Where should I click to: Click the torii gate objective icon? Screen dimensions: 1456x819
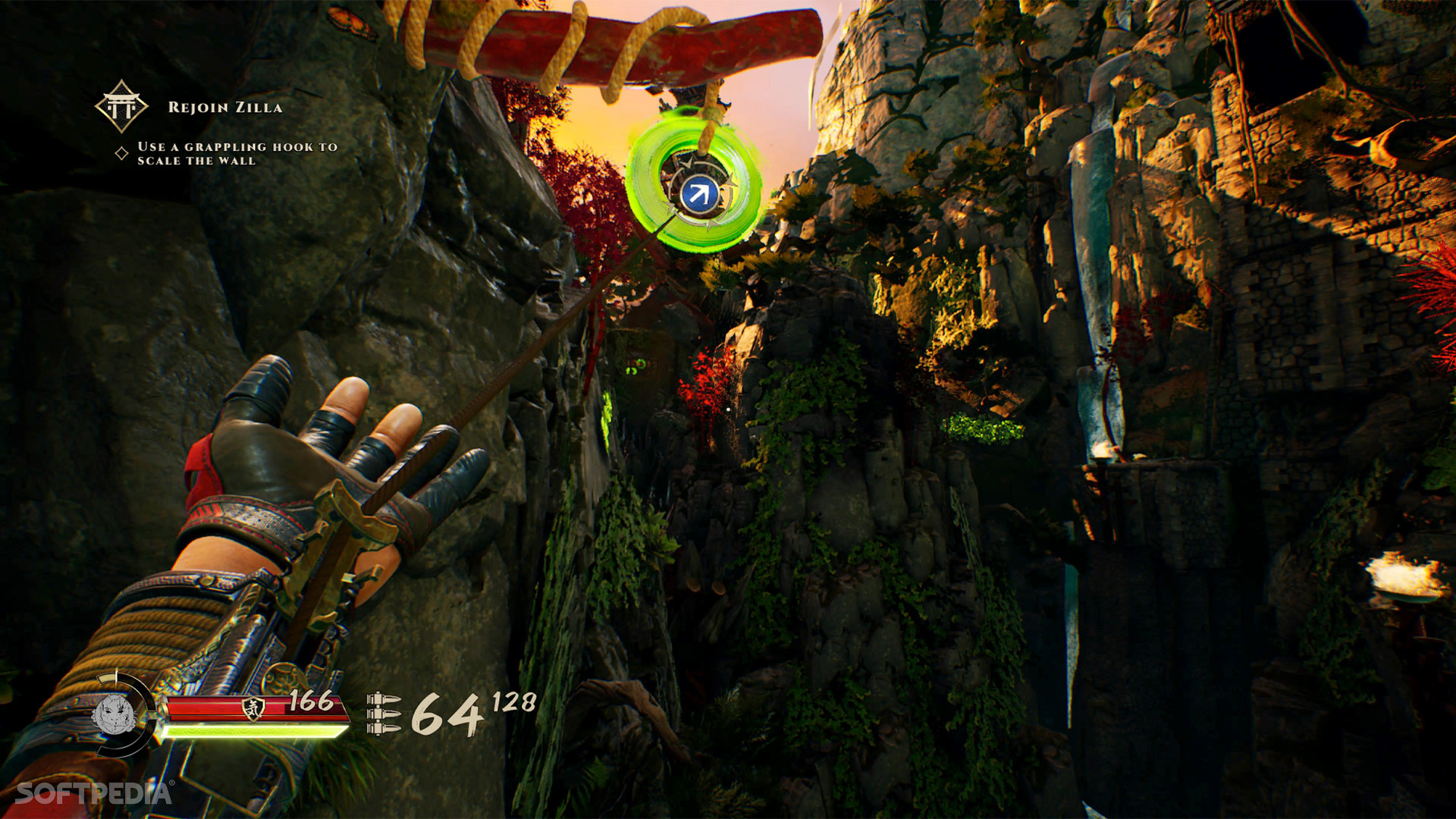click(x=121, y=107)
